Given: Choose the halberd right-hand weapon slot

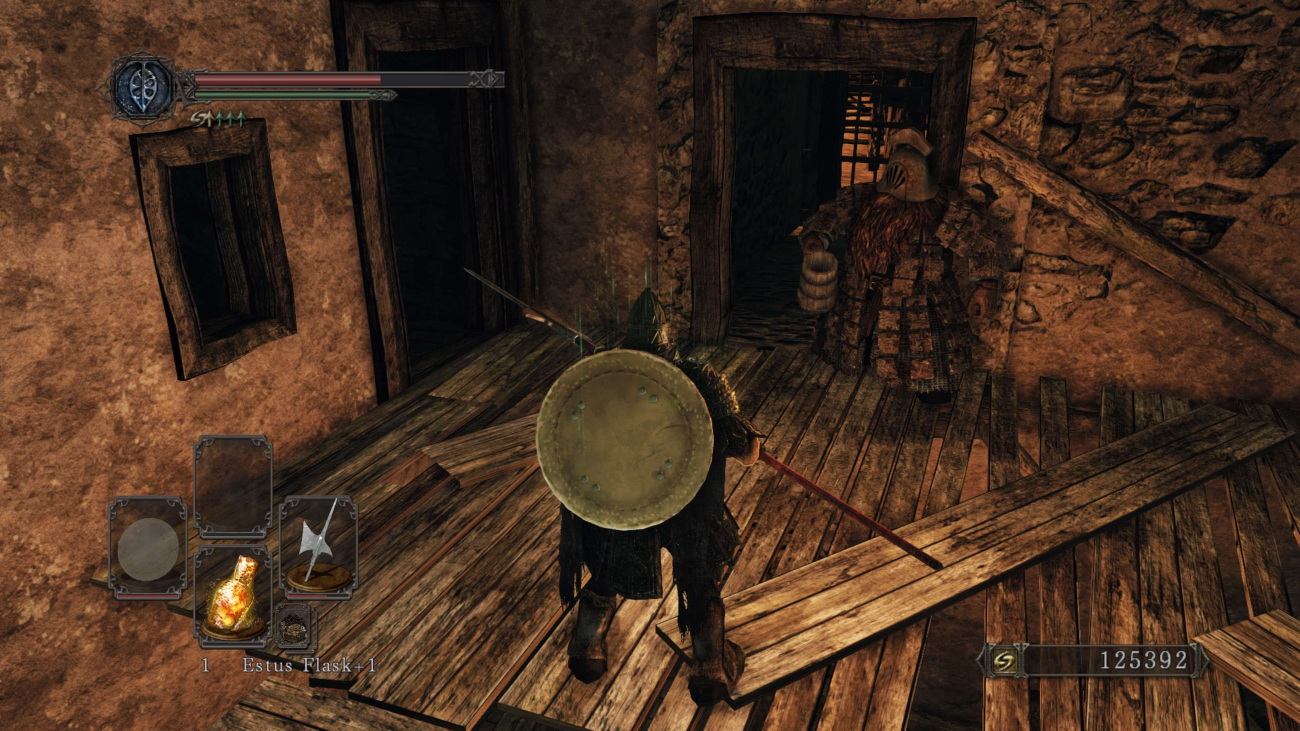Looking at the screenshot, I should 318,546.
